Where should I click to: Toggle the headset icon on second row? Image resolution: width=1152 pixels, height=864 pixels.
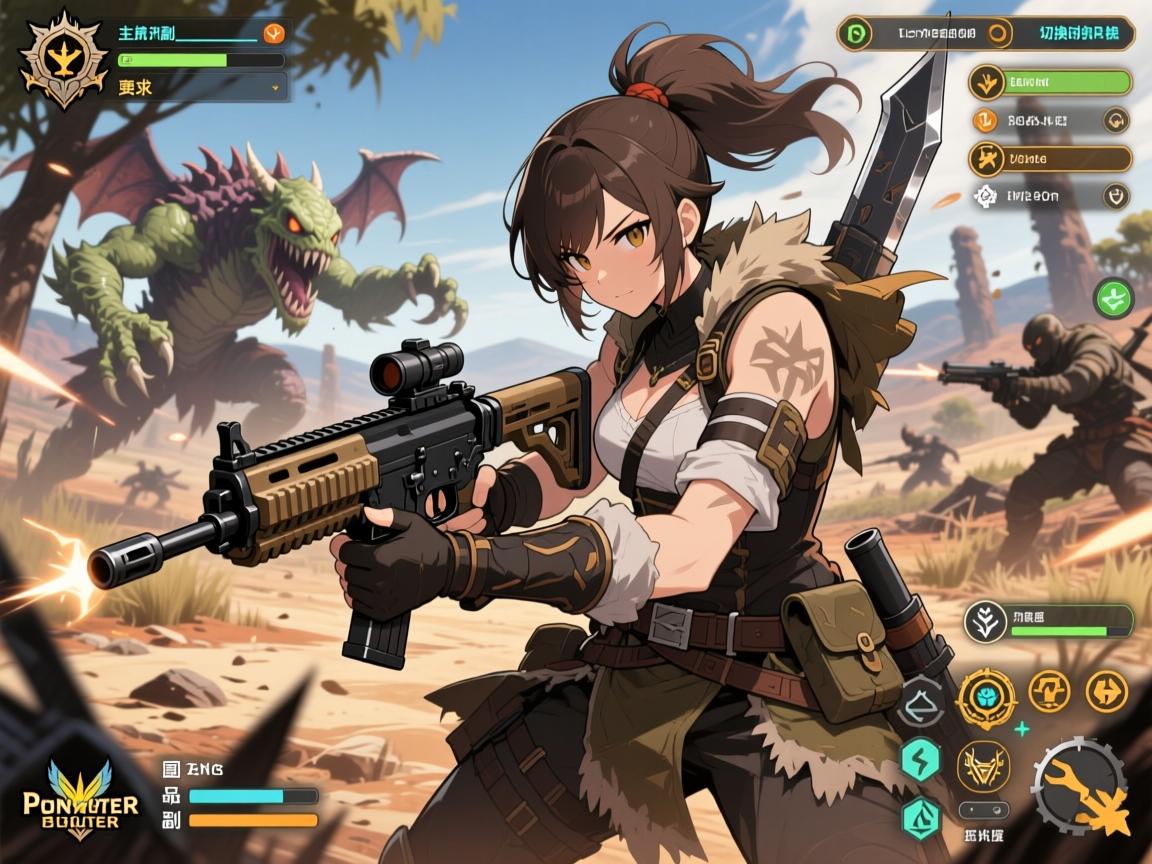point(1116,121)
